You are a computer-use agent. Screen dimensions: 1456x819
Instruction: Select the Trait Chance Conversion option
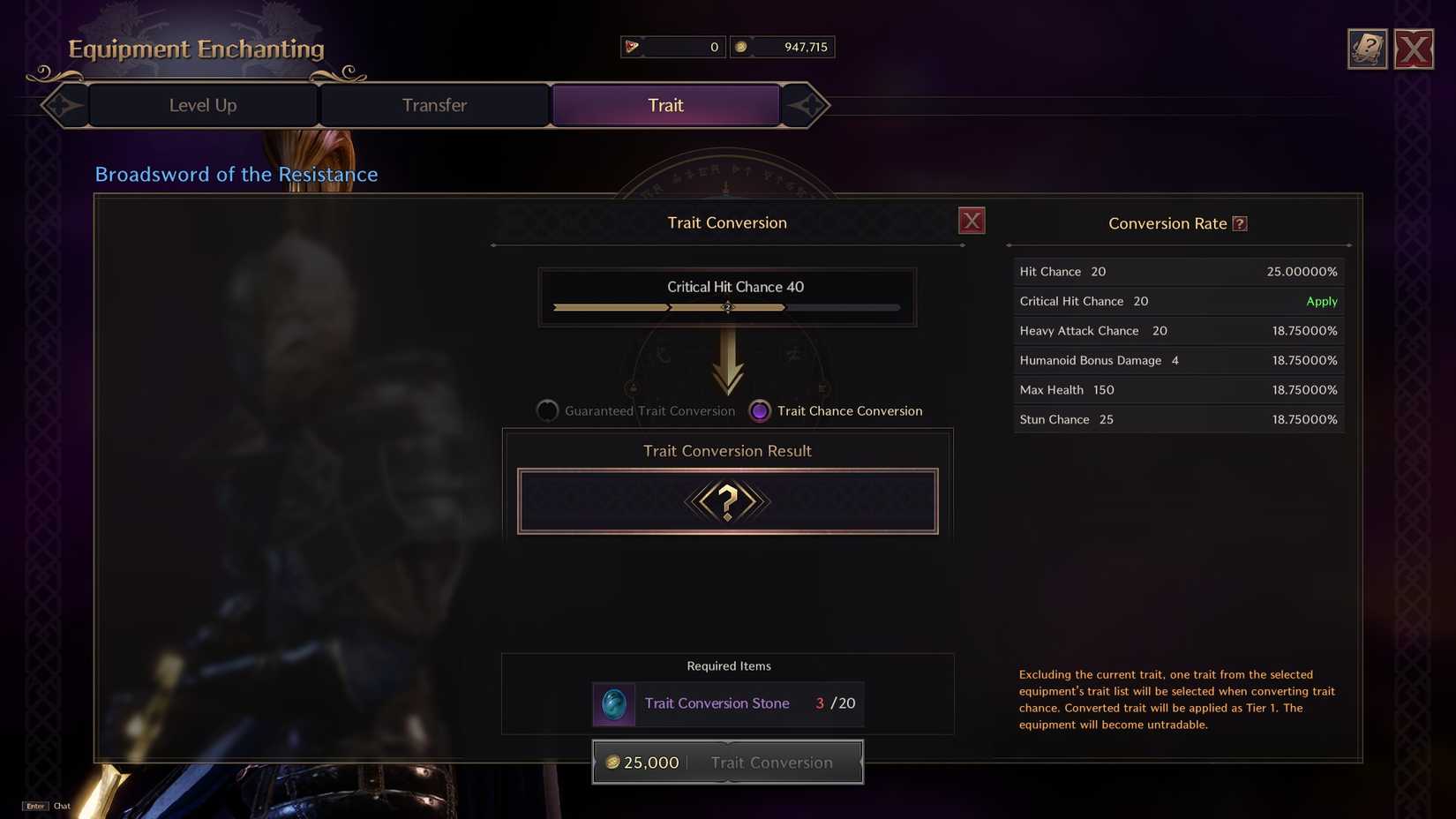pyautogui.click(x=759, y=410)
